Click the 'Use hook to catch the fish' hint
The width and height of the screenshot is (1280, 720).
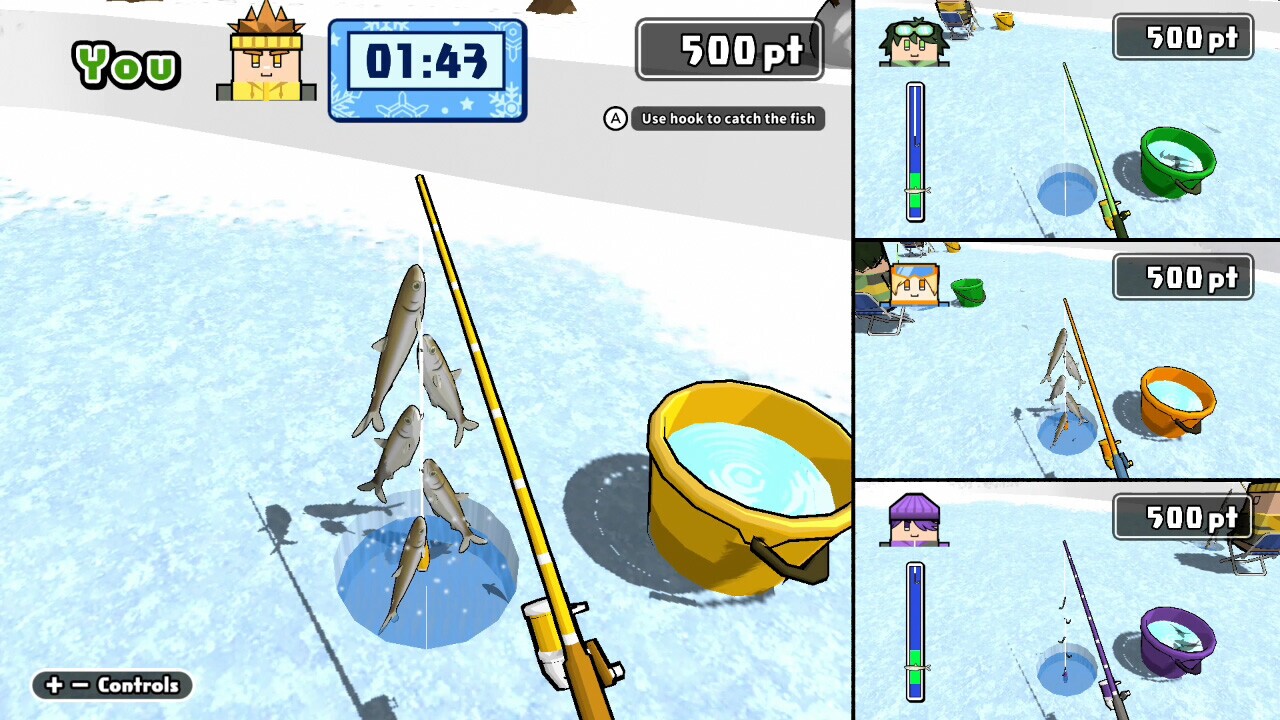click(x=727, y=119)
